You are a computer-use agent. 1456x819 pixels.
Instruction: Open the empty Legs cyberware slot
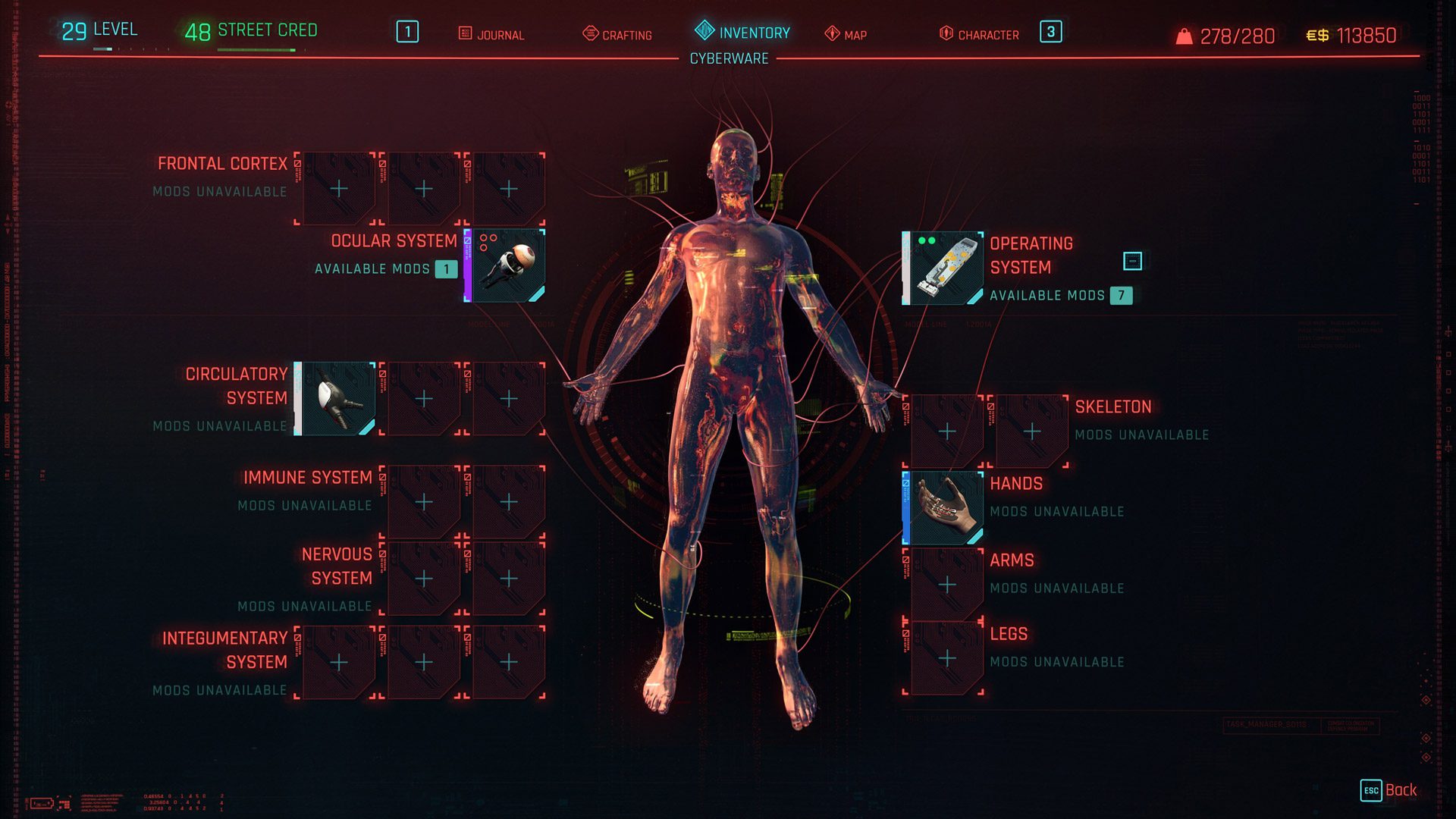[946, 658]
